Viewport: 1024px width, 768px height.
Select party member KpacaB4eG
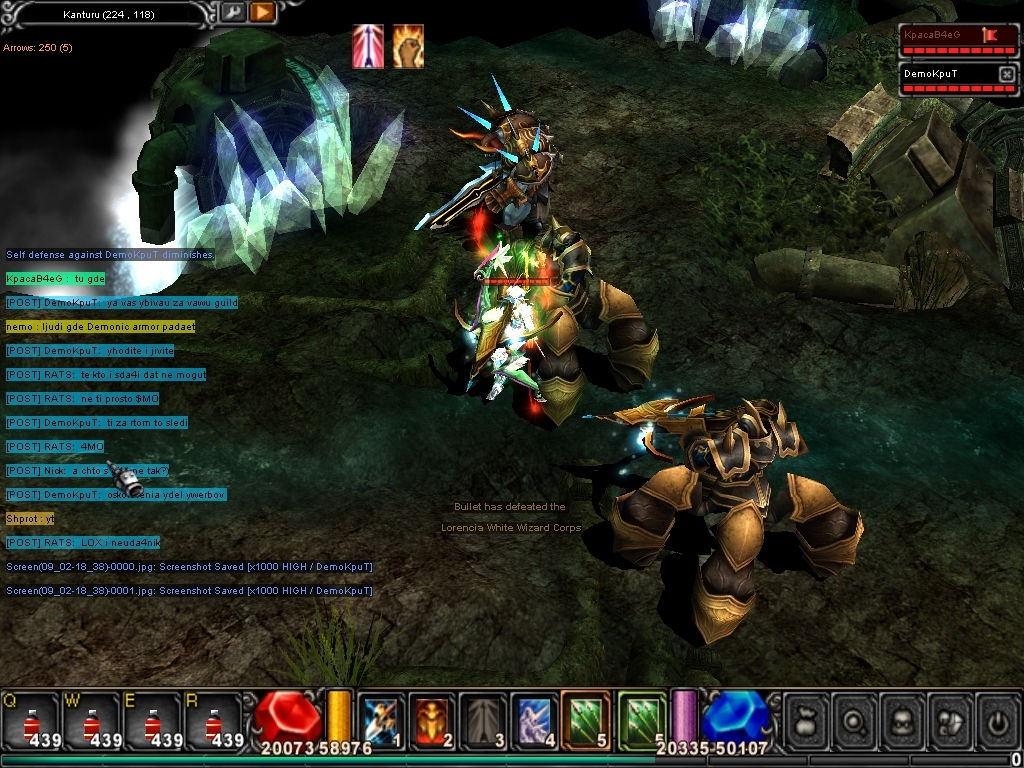point(943,35)
